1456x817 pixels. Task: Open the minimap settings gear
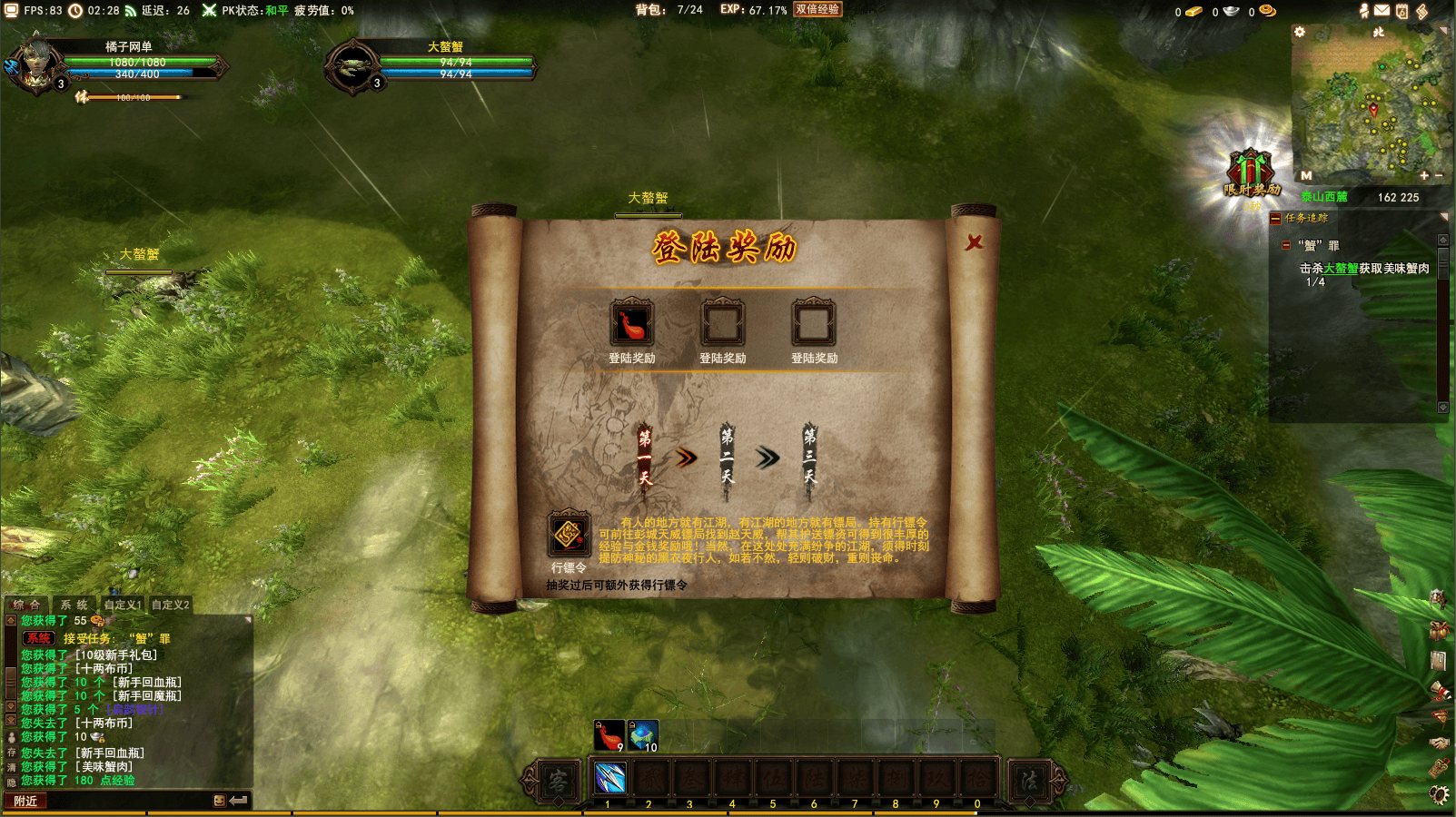(1300, 32)
